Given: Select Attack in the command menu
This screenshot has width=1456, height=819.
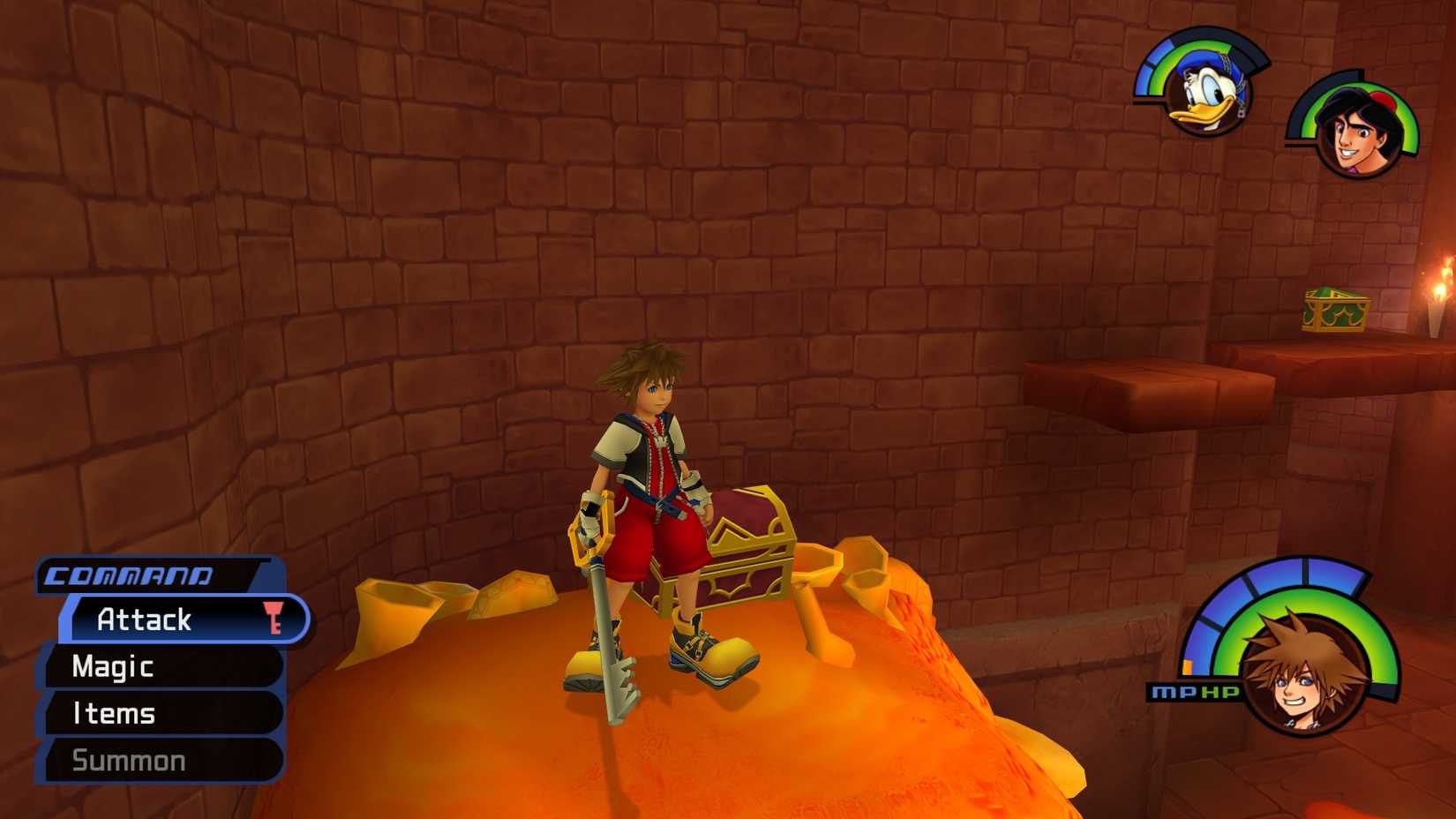Looking at the screenshot, I should (x=146, y=620).
